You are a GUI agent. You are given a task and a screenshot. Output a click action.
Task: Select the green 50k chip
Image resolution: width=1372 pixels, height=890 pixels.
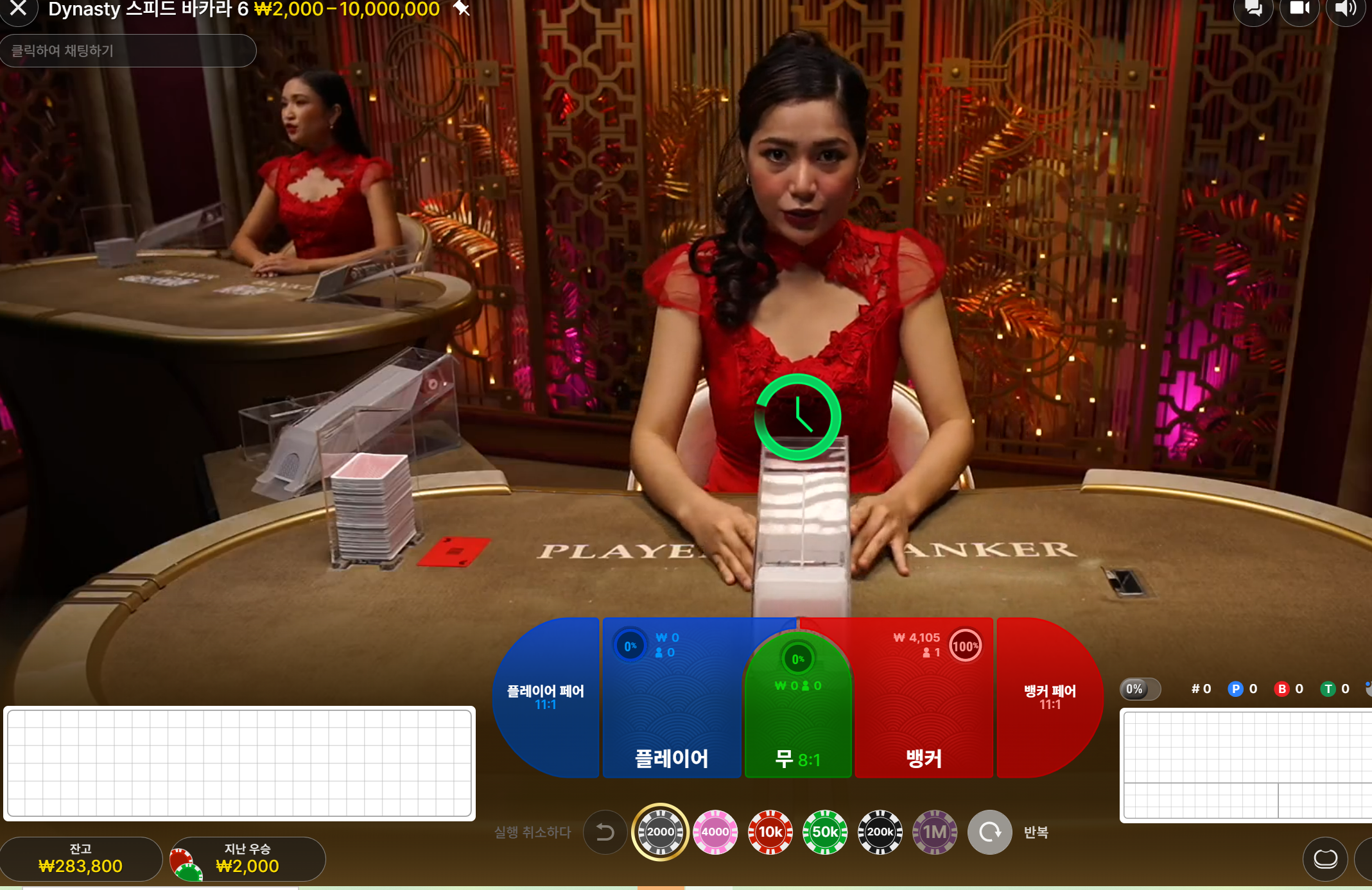(x=825, y=832)
